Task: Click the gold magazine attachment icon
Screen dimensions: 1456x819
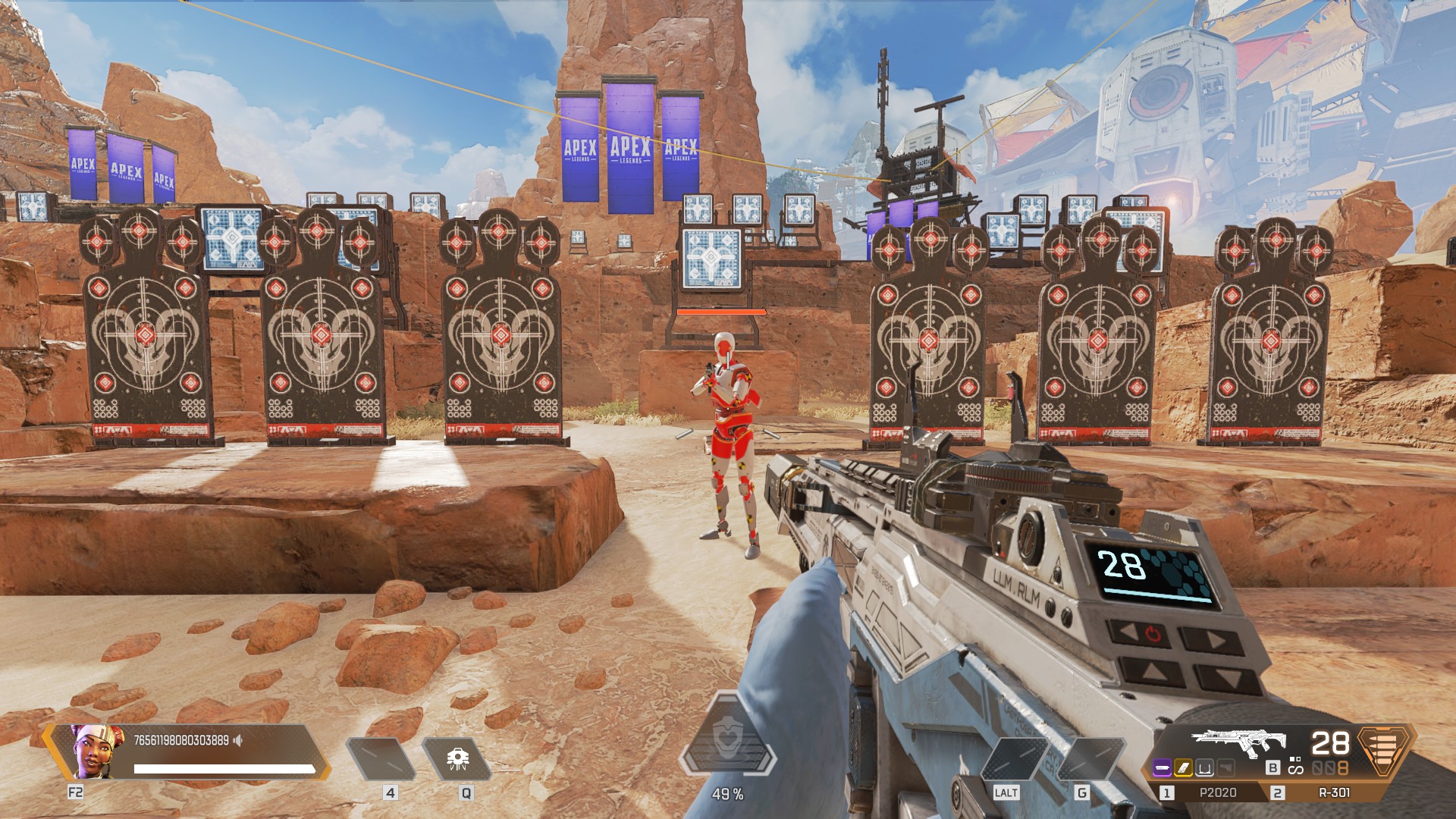Action: coord(1185,767)
